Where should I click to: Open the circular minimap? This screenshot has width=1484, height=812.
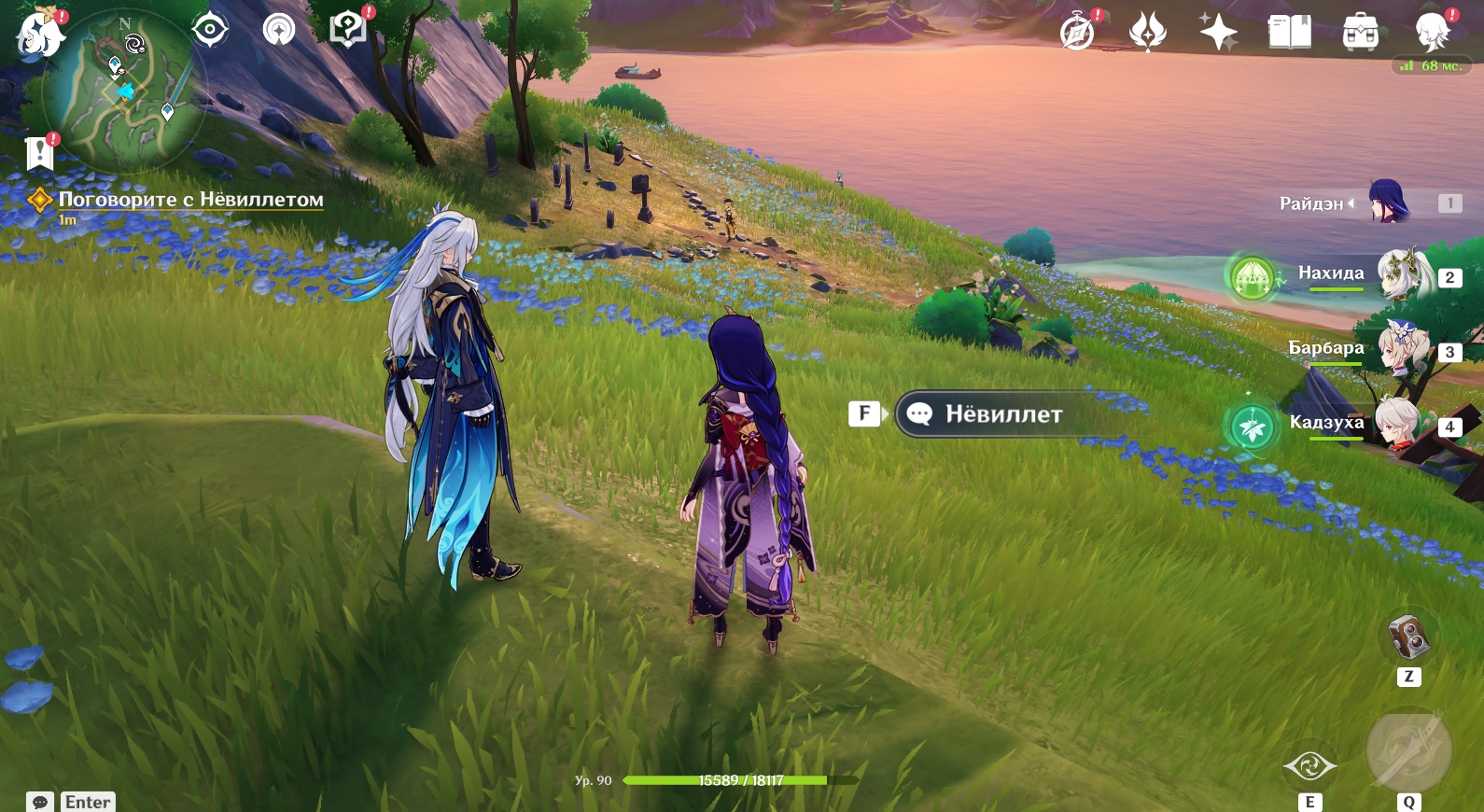point(122,91)
